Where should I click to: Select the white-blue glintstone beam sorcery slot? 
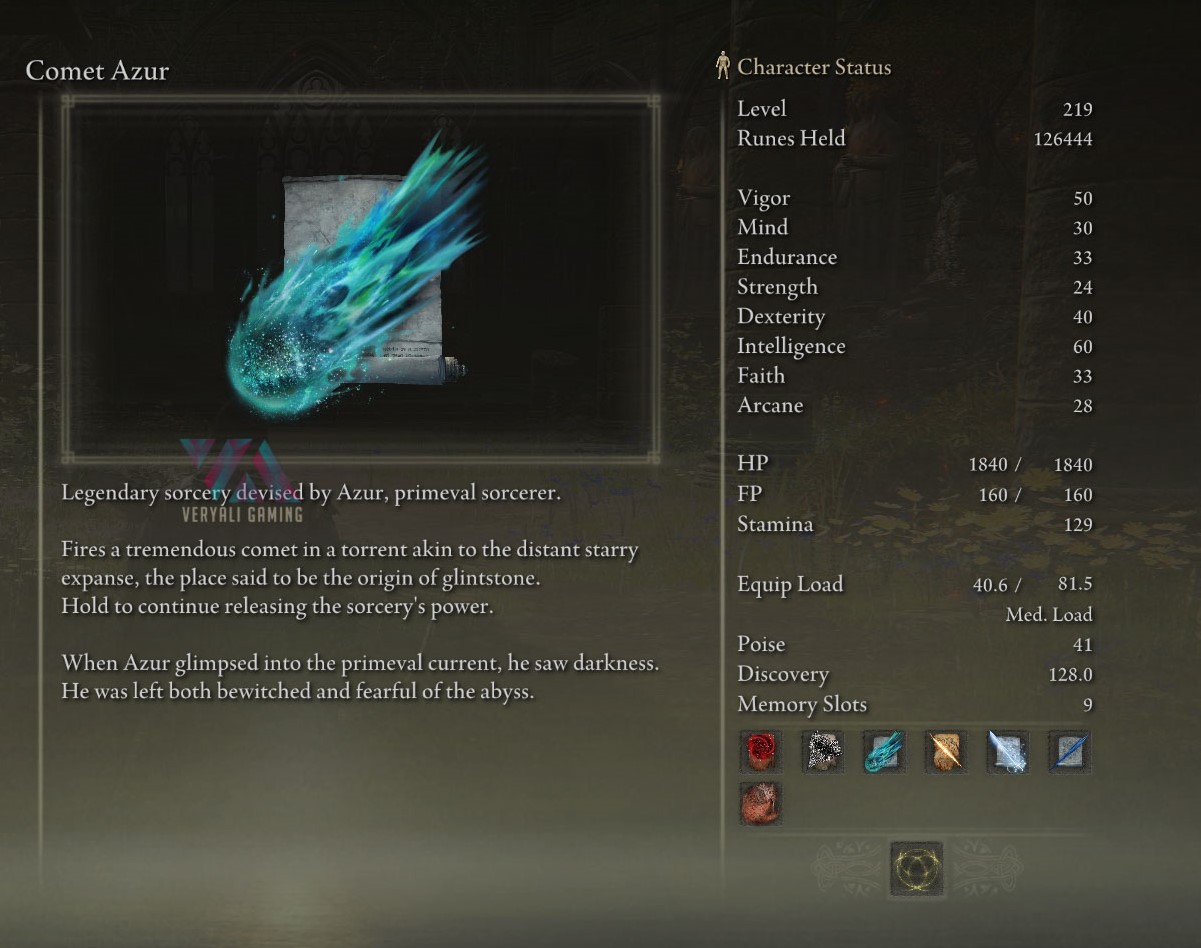[x=1007, y=751]
